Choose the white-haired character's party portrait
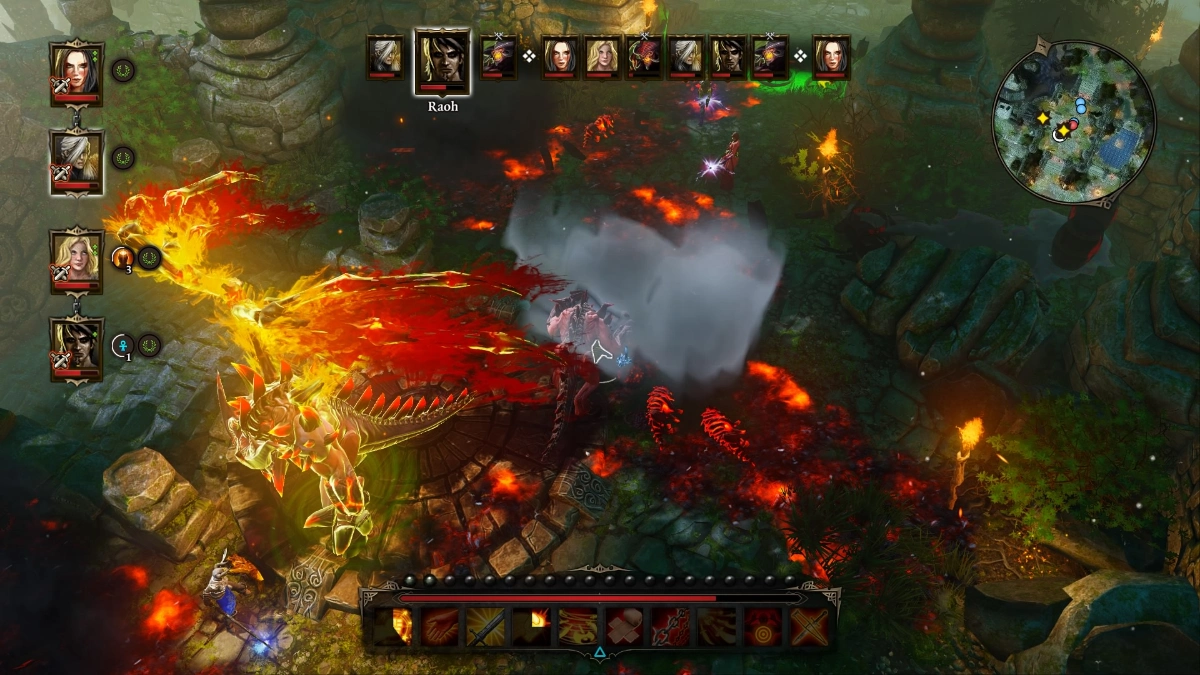The image size is (1200, 675). pos(76,160)
